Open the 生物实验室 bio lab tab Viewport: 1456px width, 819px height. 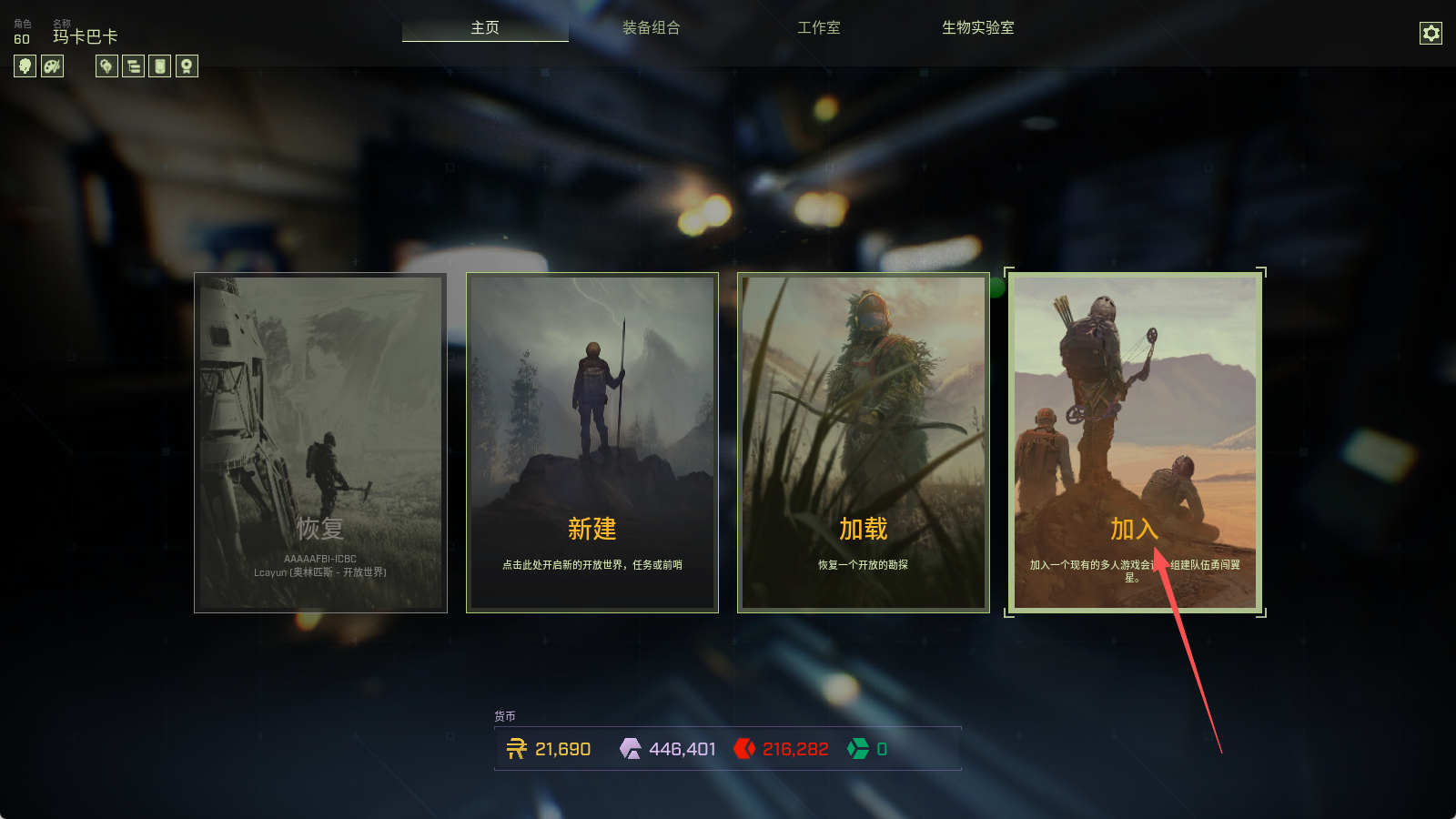tap(977, 28)
